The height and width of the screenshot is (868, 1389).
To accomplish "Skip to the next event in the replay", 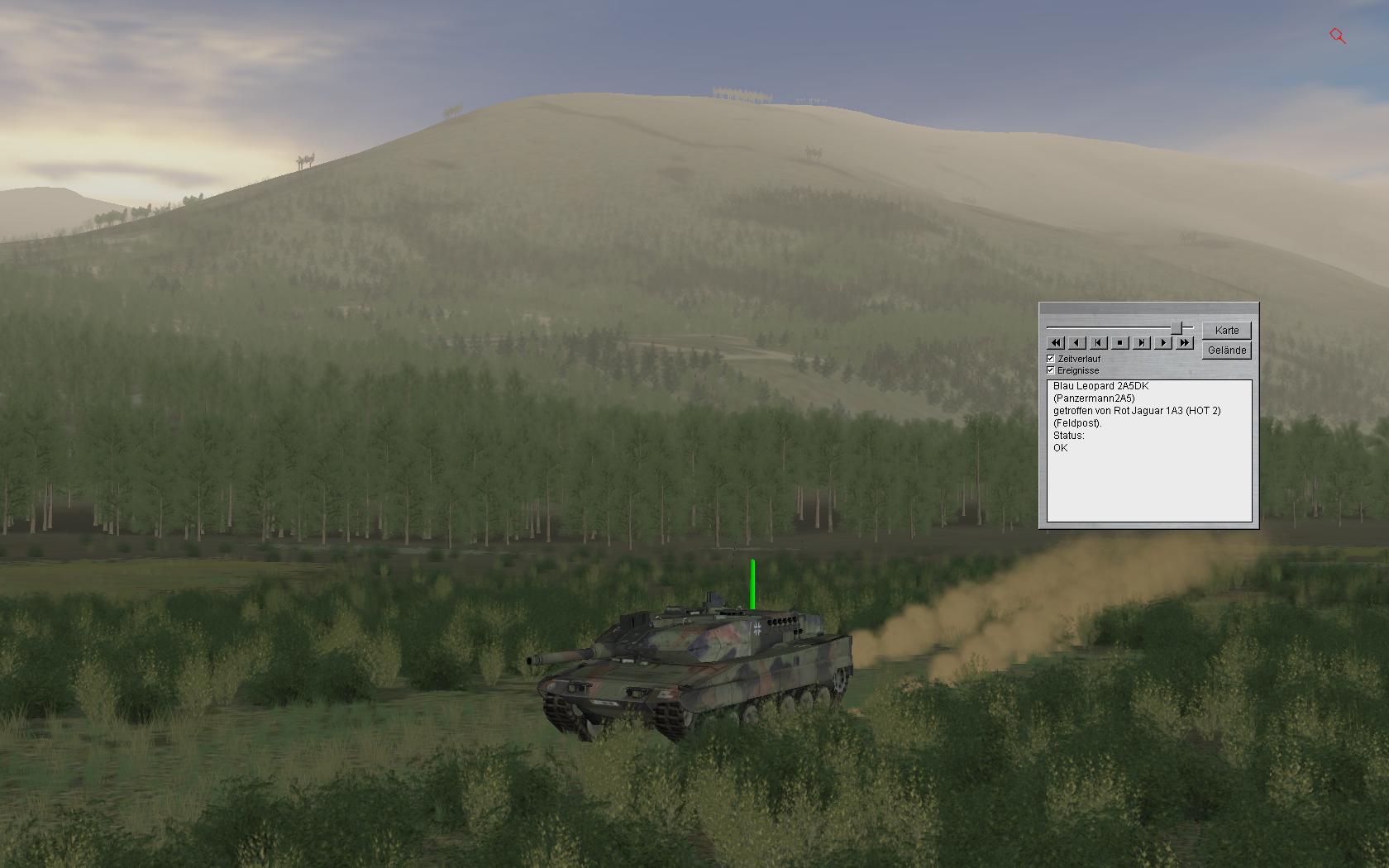I will coord(1142,342).
